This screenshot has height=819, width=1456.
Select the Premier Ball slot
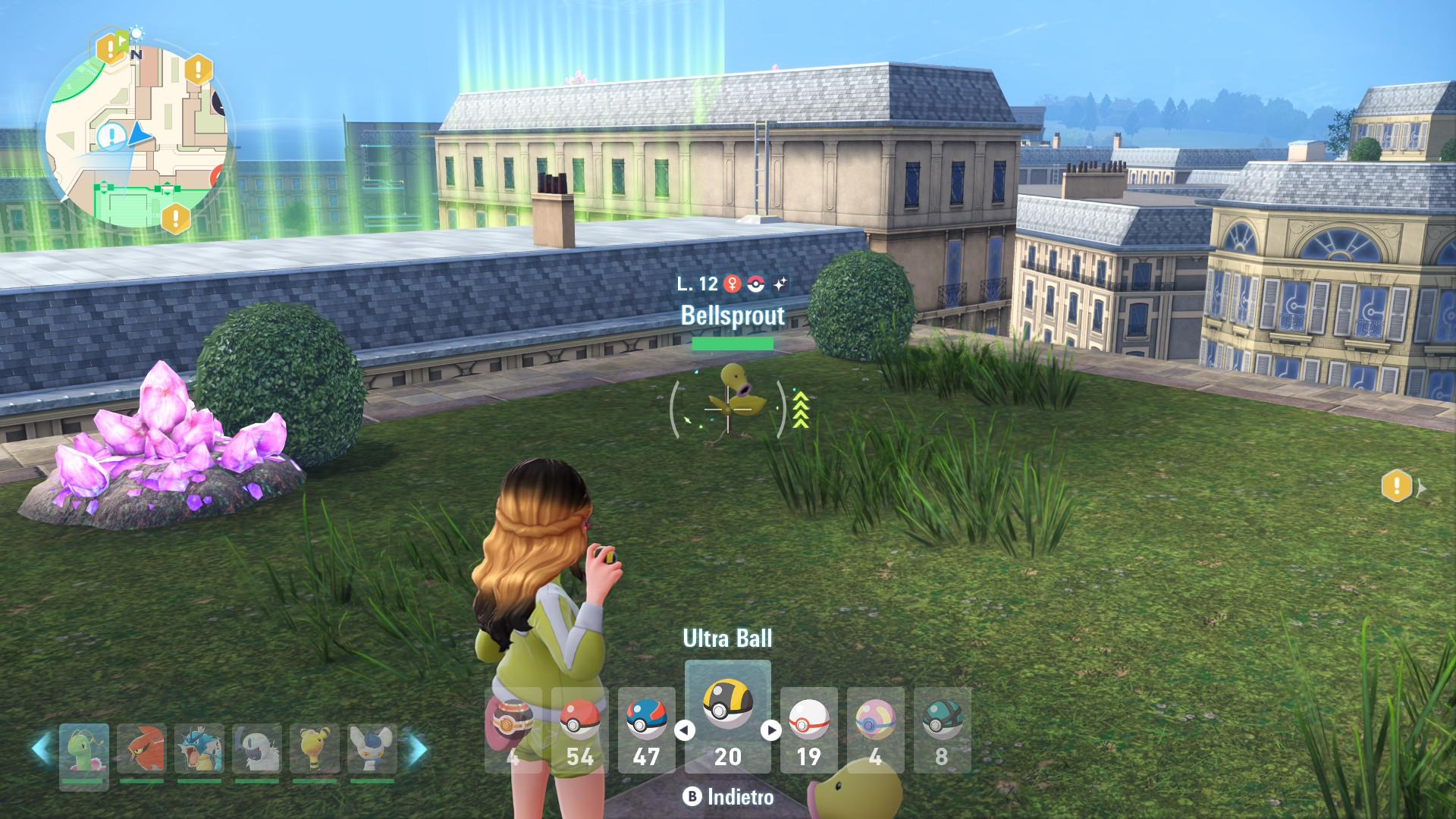click(808, 729)
